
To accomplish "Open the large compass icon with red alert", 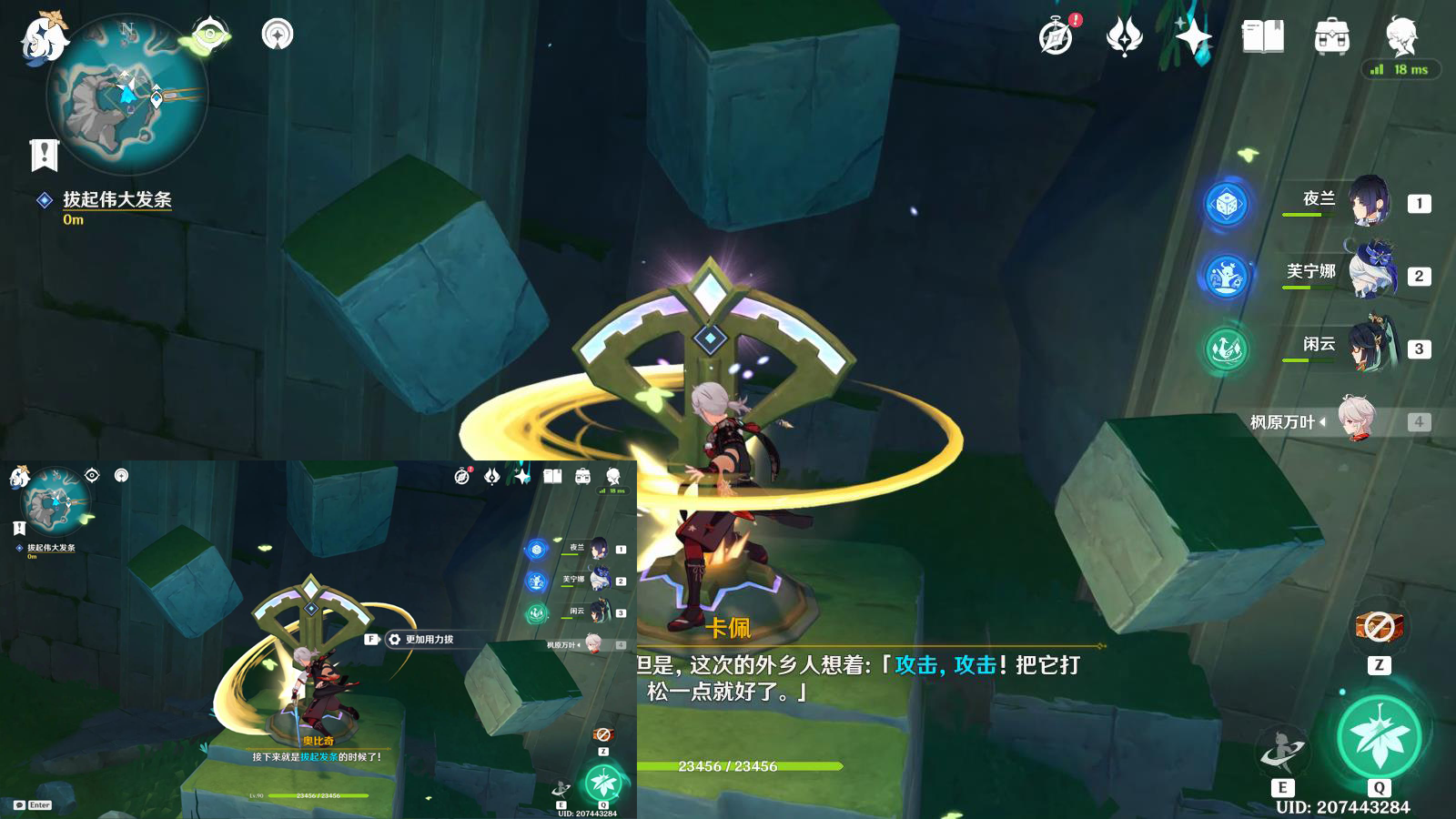I will click(x=1057, y=36).
